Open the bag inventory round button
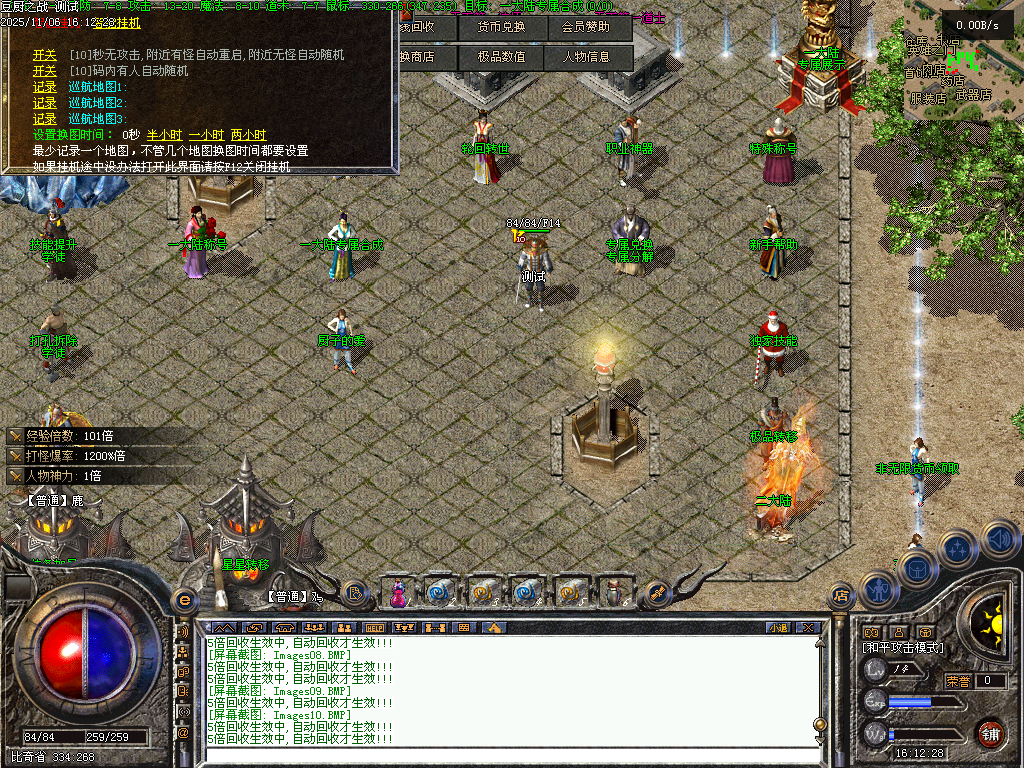The width and height of the screenshot is (1024, 768). (917, 569)
